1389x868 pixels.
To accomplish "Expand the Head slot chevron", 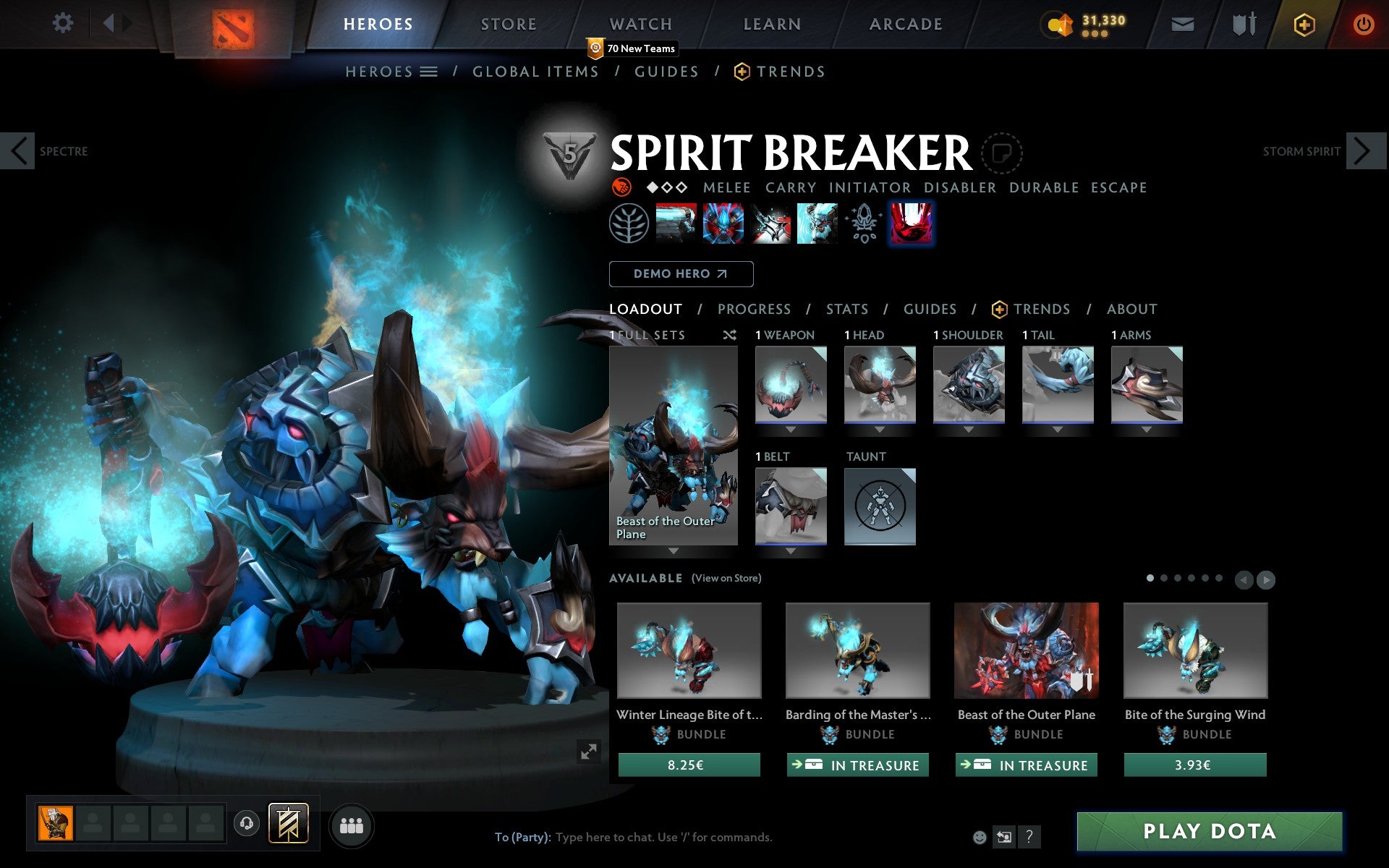I will pyautogui.click(x=880, y=428).
